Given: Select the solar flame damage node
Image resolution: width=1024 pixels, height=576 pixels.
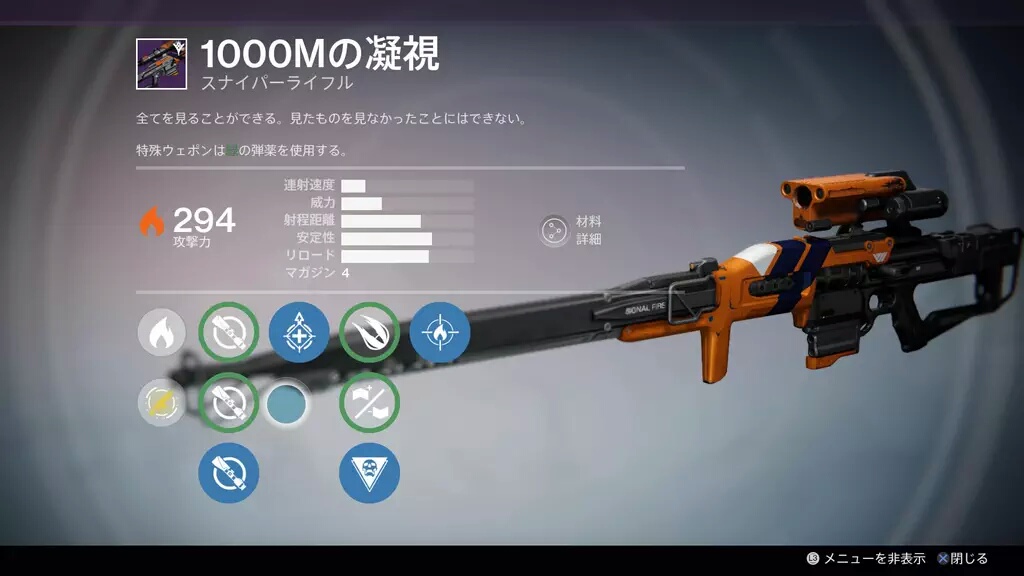Looking at the screenshot, I should [x=161, y=332].
